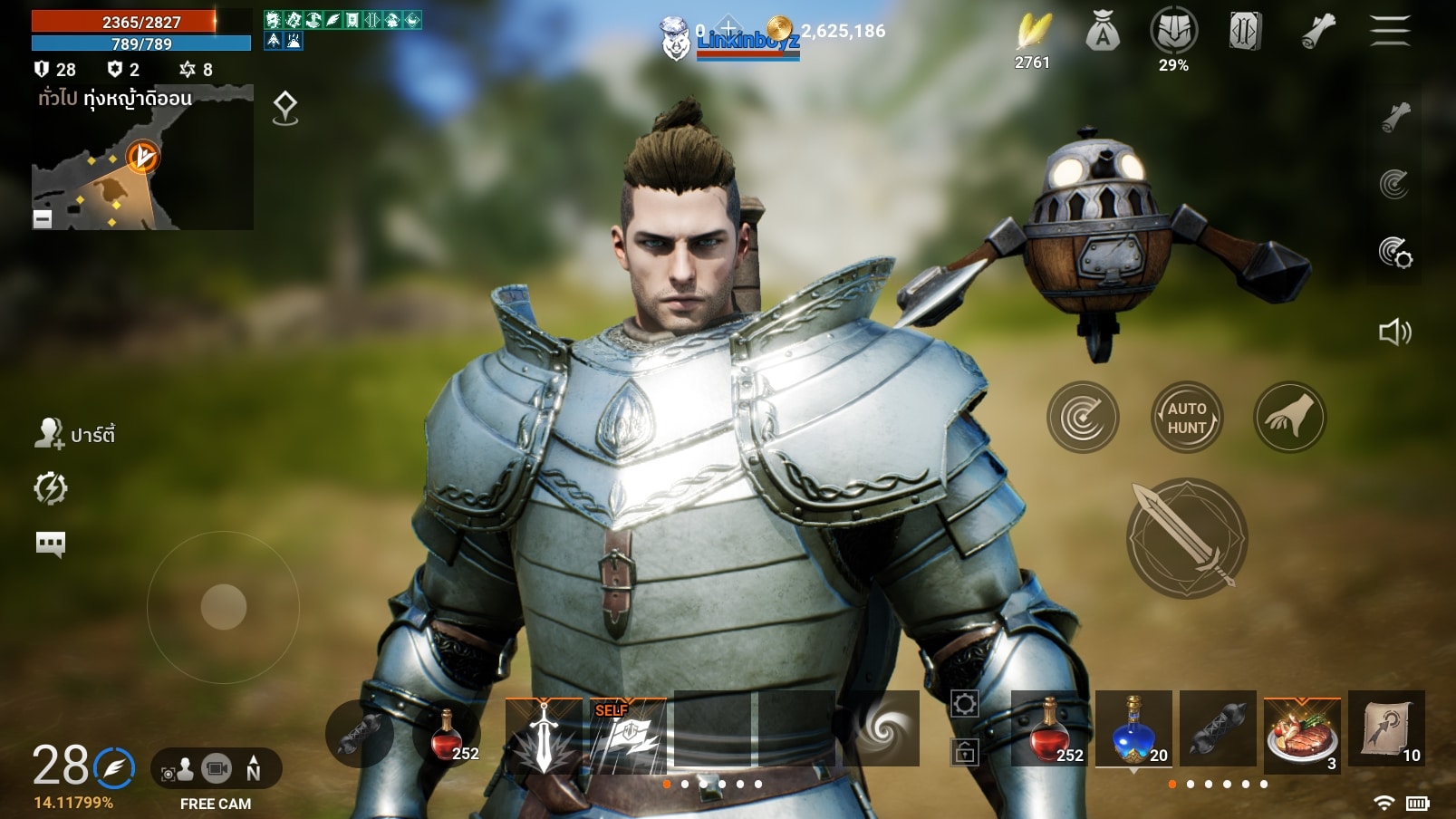Screen dimensions: 1456x819
Task: Activate the swirl vortex skill slot
Action: tap(881, 728)
